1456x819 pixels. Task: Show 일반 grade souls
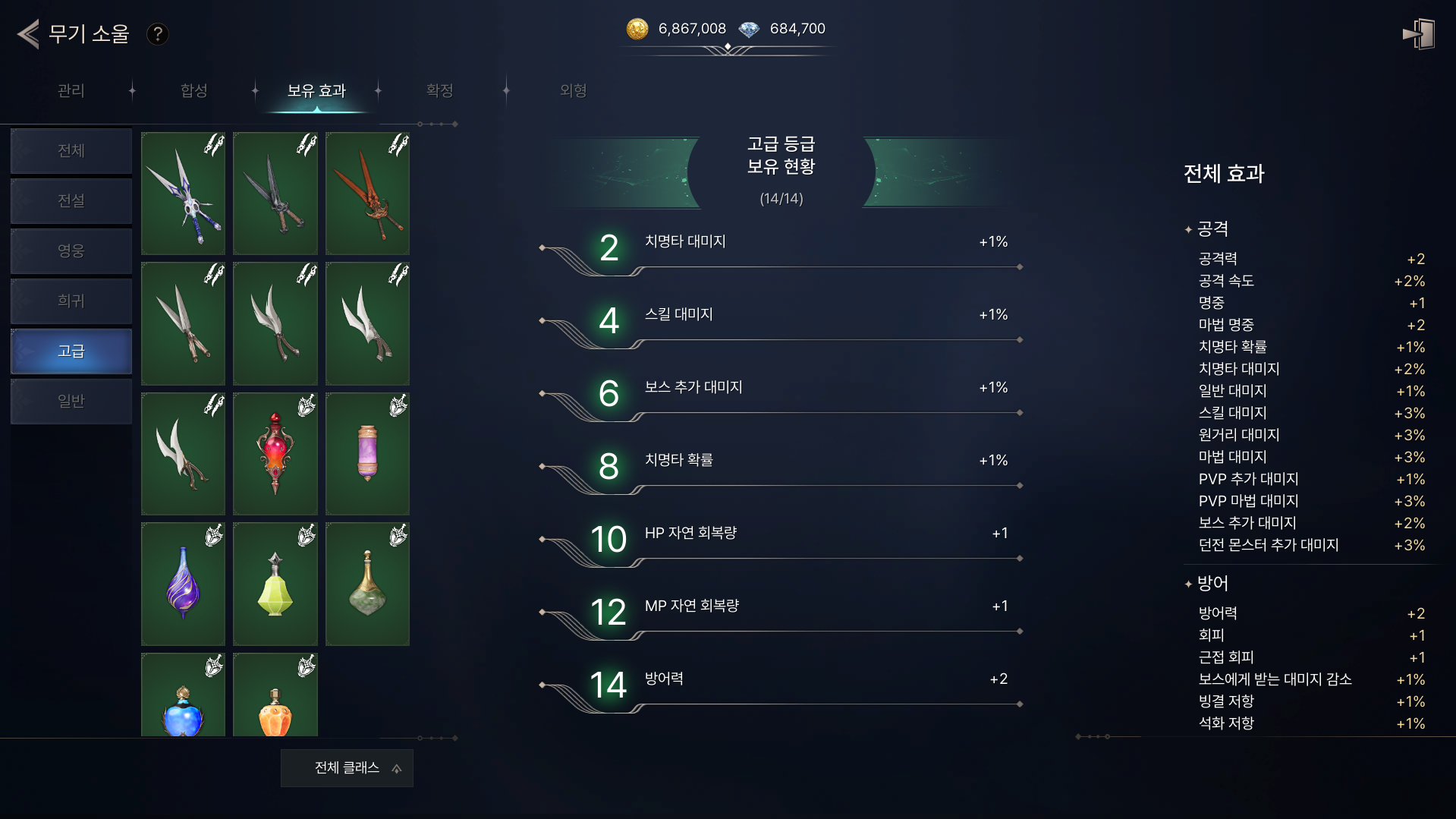coord(71,402)
